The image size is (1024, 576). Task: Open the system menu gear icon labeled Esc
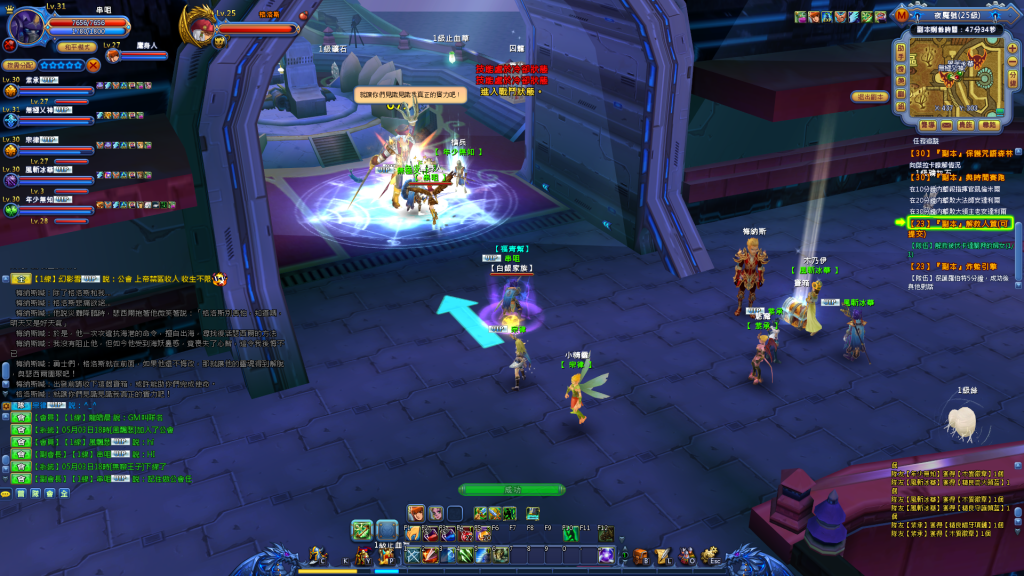(708, 555)
